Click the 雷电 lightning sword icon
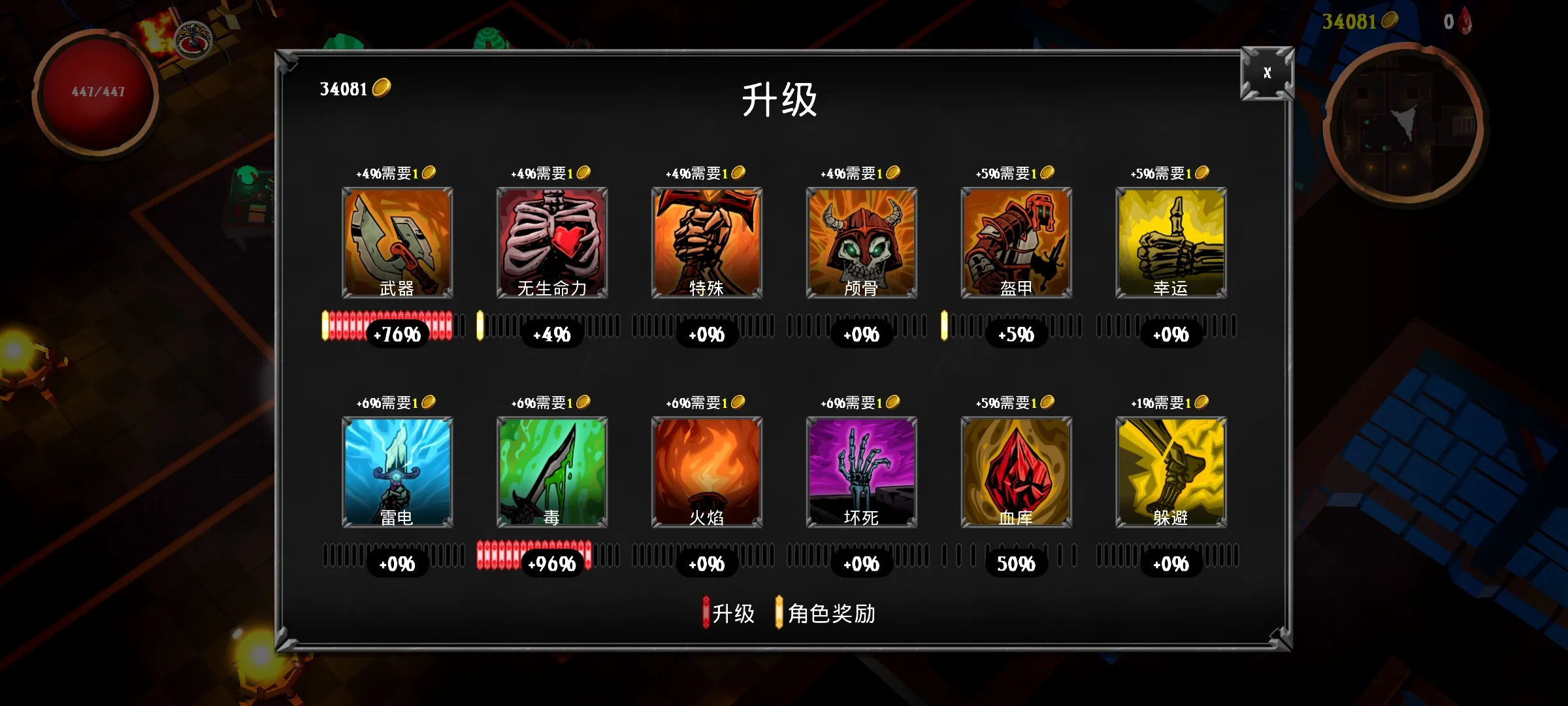Viewport: 1568px width, 706px height. [397, 471]
